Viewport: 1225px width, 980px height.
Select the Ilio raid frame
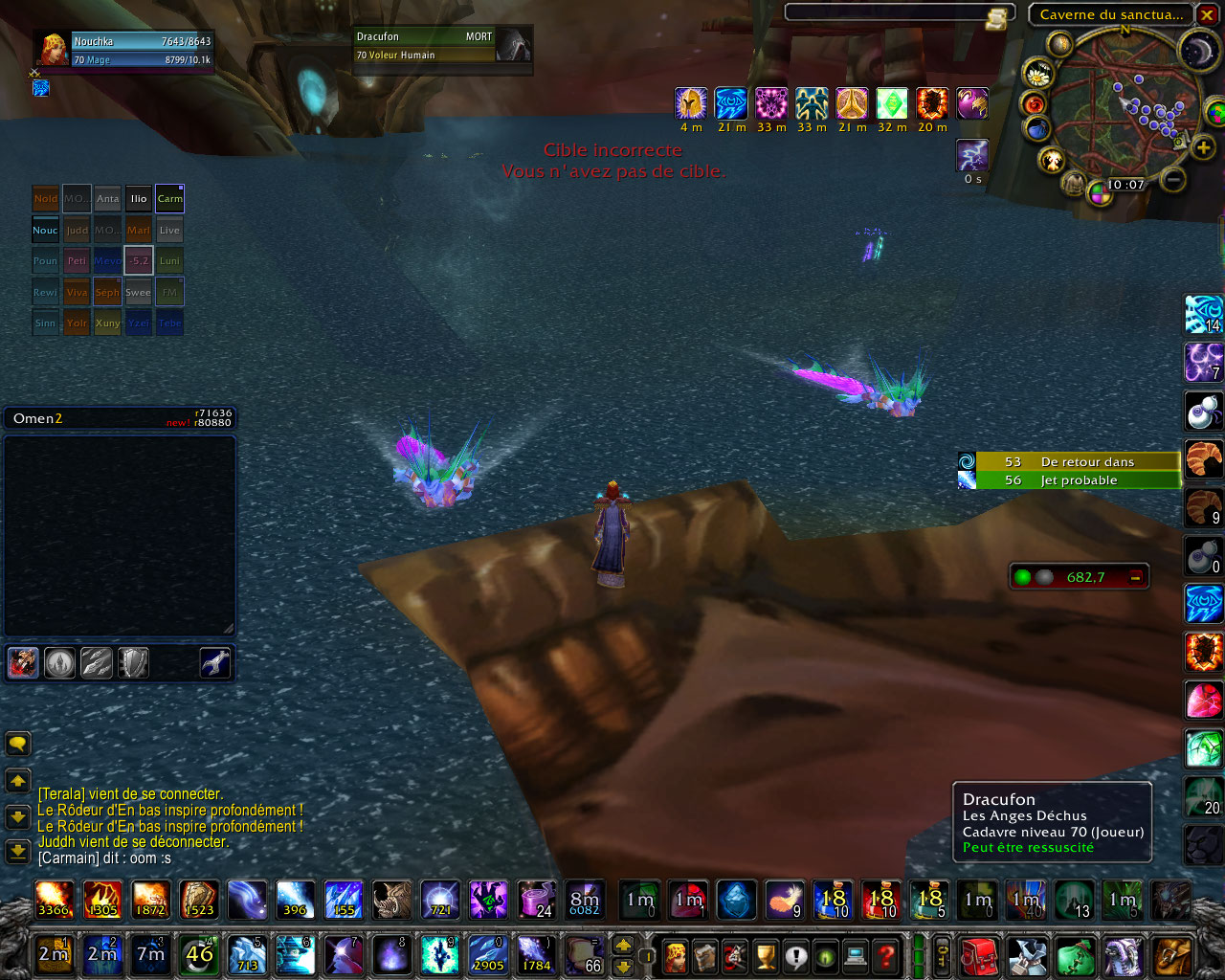139,199
